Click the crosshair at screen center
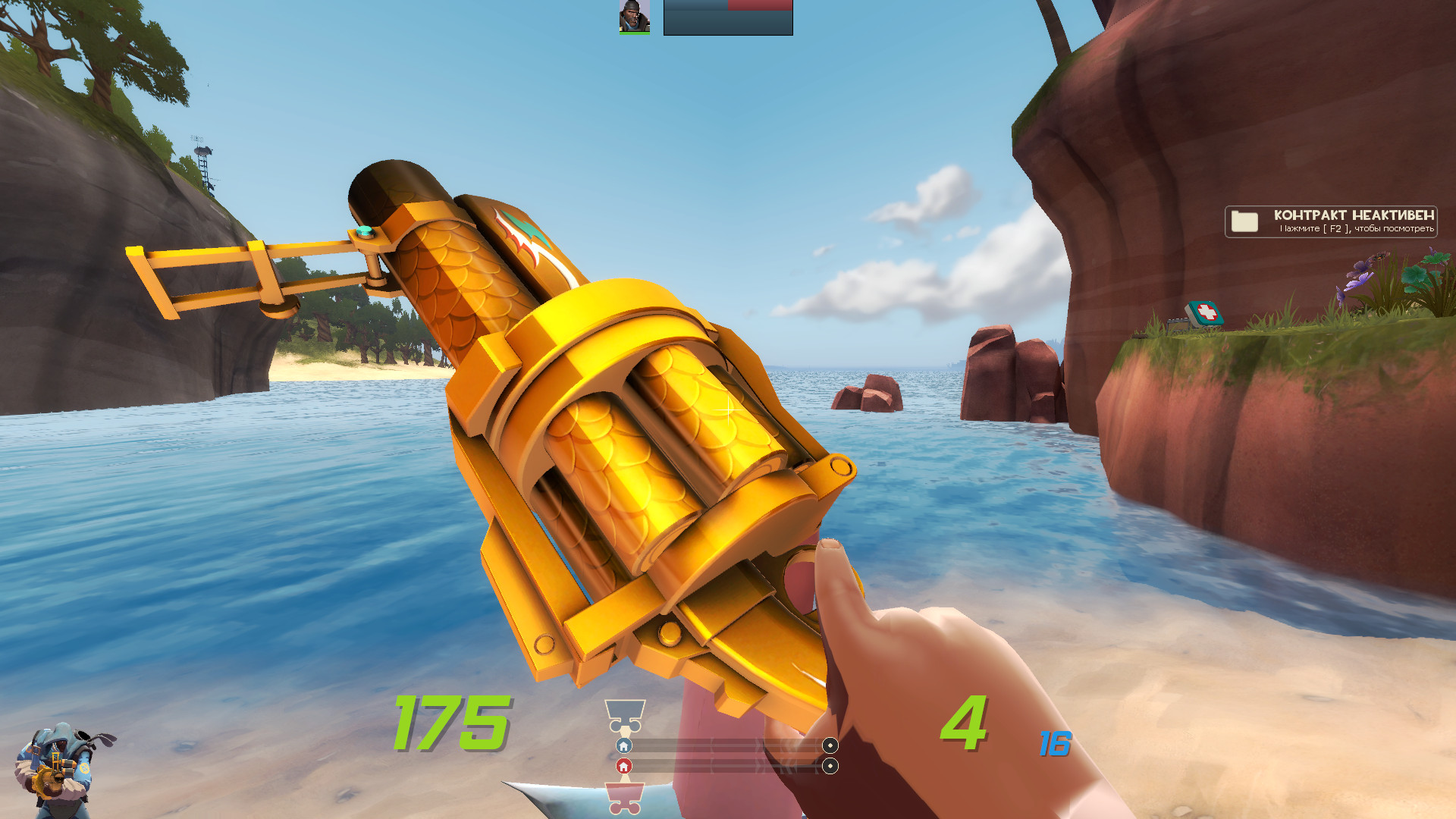The height and width of the screenshot is (819, 1456). click(728, 409)
